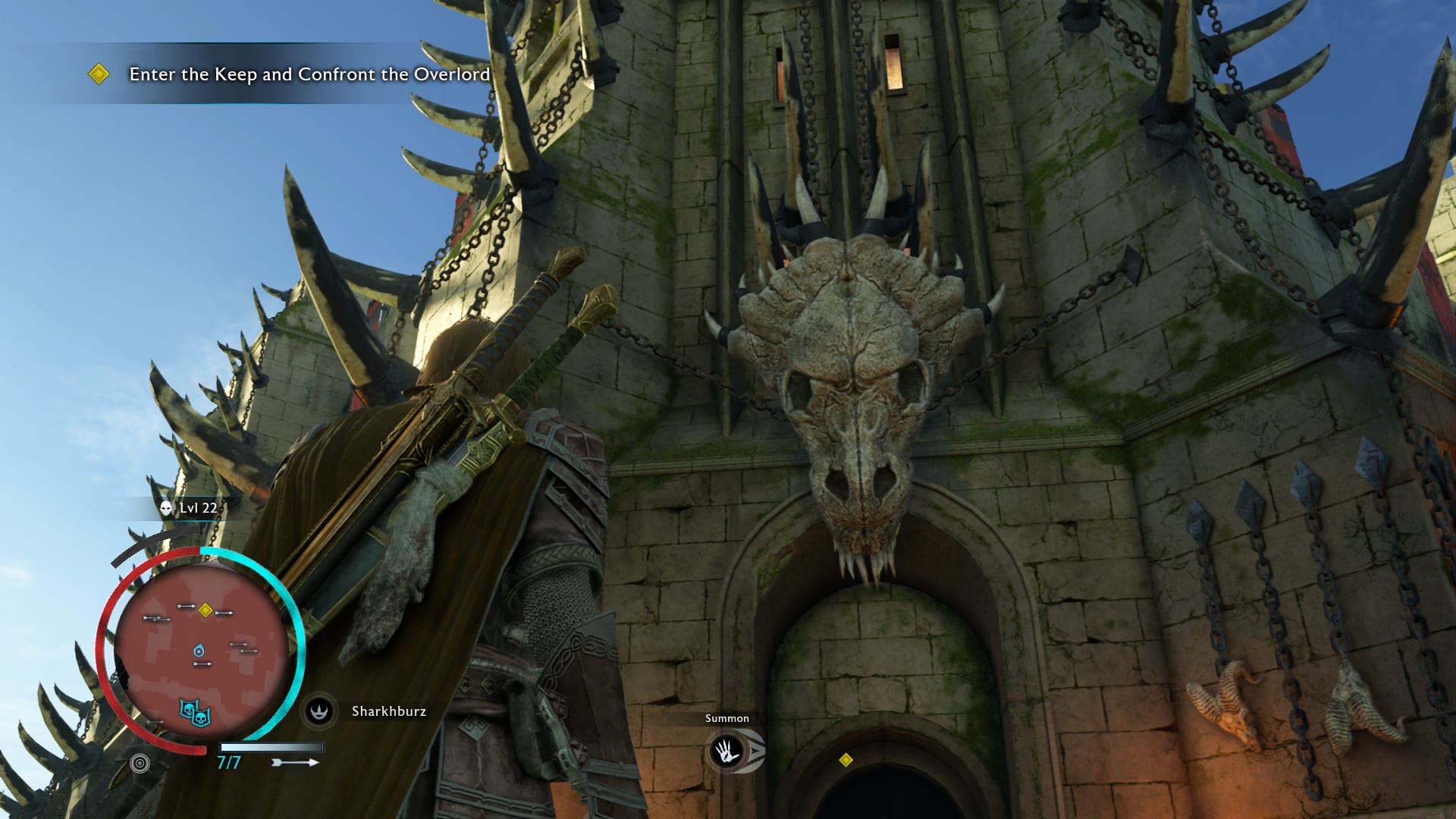Activate the Summon hand ability icon

coord(727,752)
